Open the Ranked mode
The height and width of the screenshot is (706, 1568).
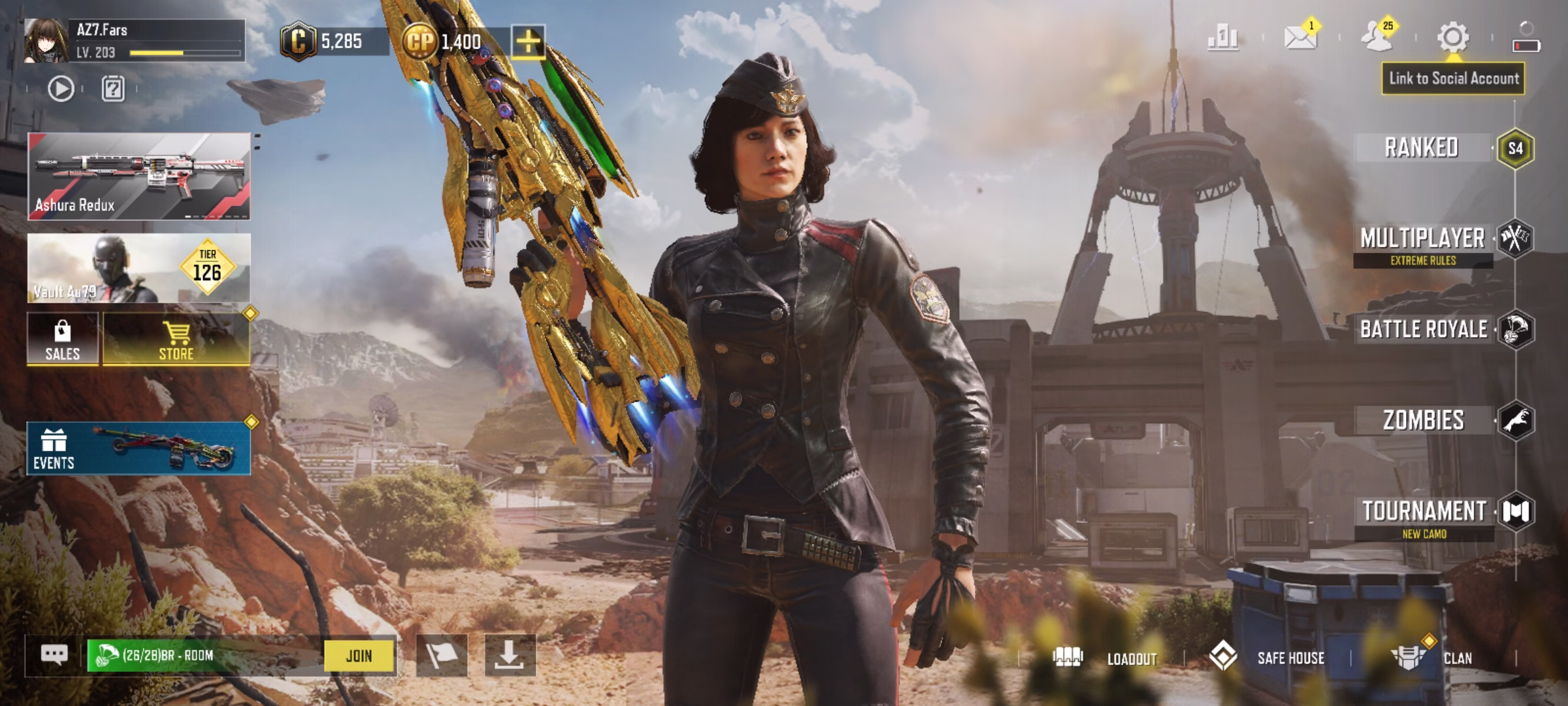1422,148
